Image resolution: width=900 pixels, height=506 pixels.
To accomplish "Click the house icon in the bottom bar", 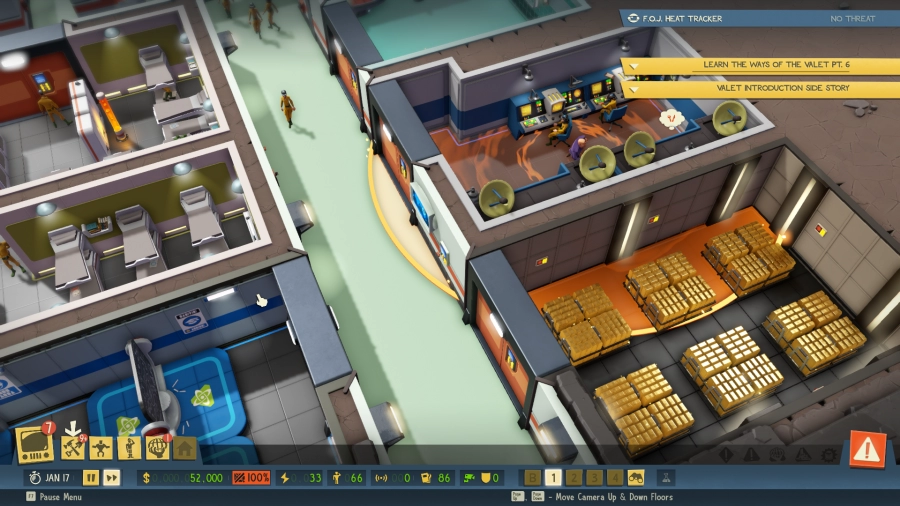I will pos(185,448).
